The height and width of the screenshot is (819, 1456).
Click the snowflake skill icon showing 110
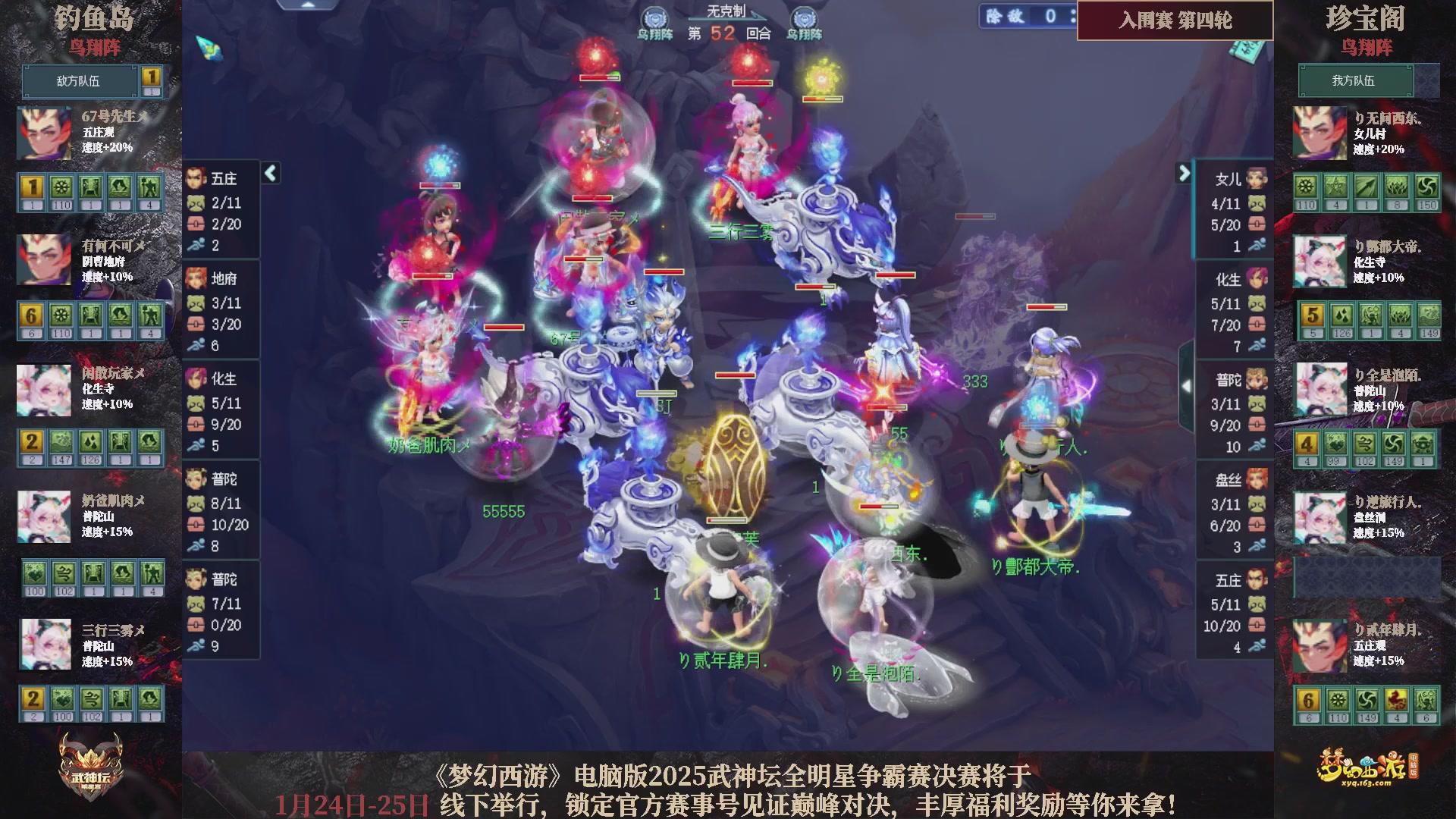pyautogui.click(x=61, y=186)
